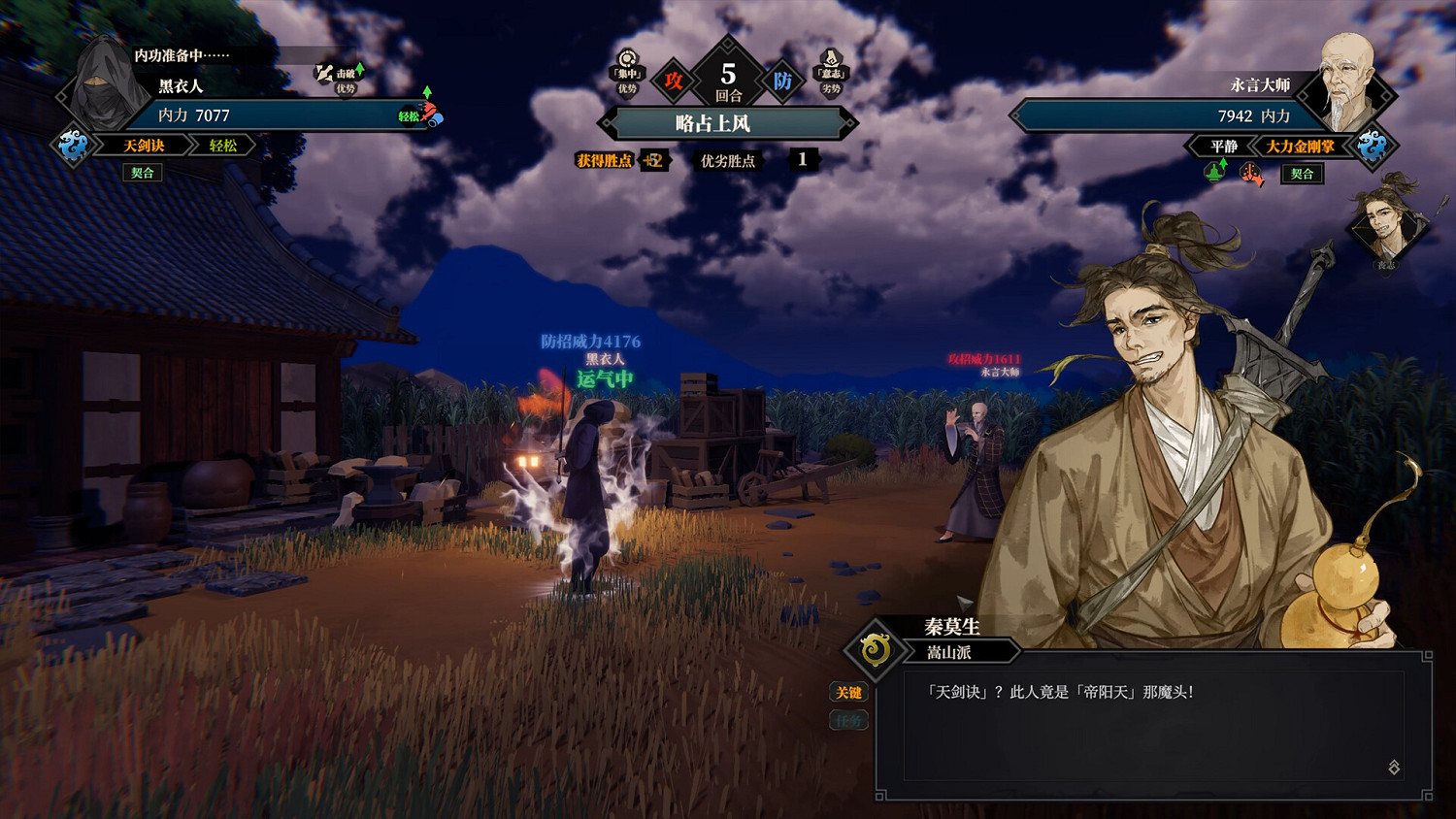Click the 关键 keyword tag in the dialogue box
The height and width of the screenshot is (819, 1456).
click(847, 692)
